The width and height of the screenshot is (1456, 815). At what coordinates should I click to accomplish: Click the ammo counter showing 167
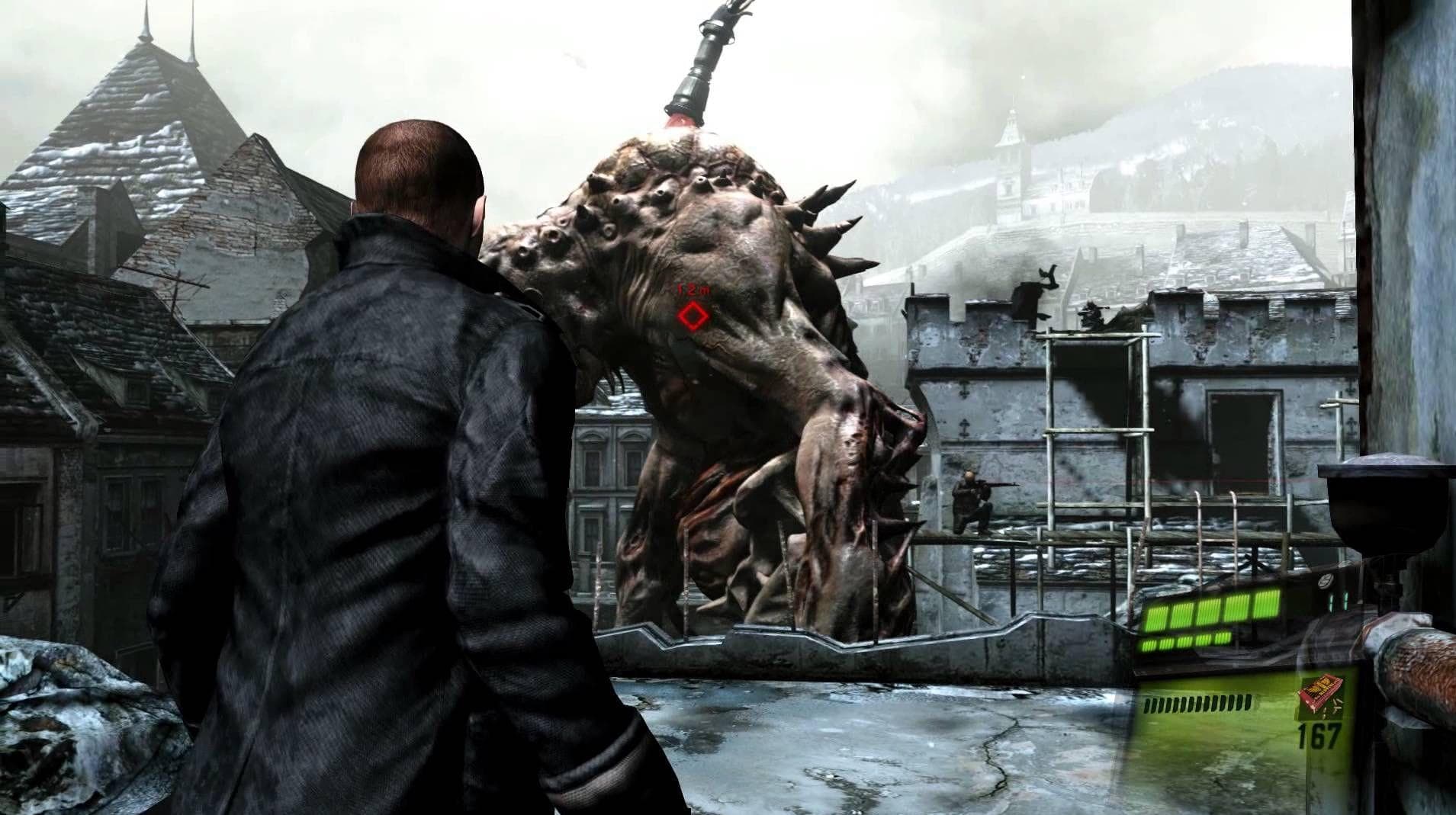coord(1319,734)
